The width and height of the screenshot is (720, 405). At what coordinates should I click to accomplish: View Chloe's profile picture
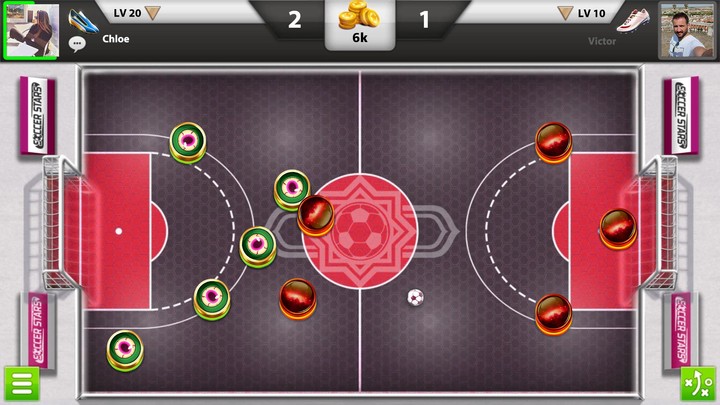click(x=32, y=30)
